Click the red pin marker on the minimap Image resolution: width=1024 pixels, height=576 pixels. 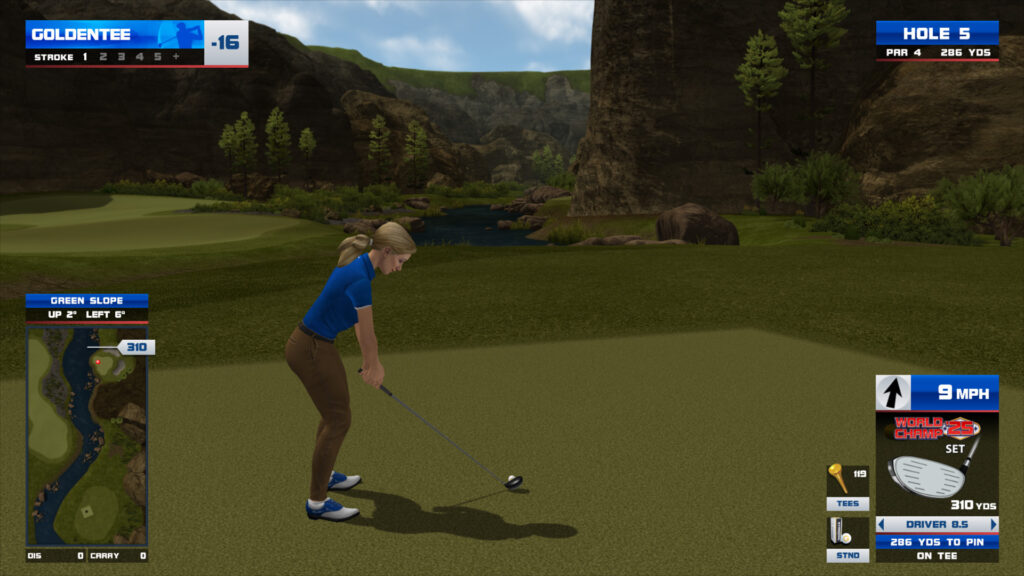pyautogui.click(x=98, y=361)
